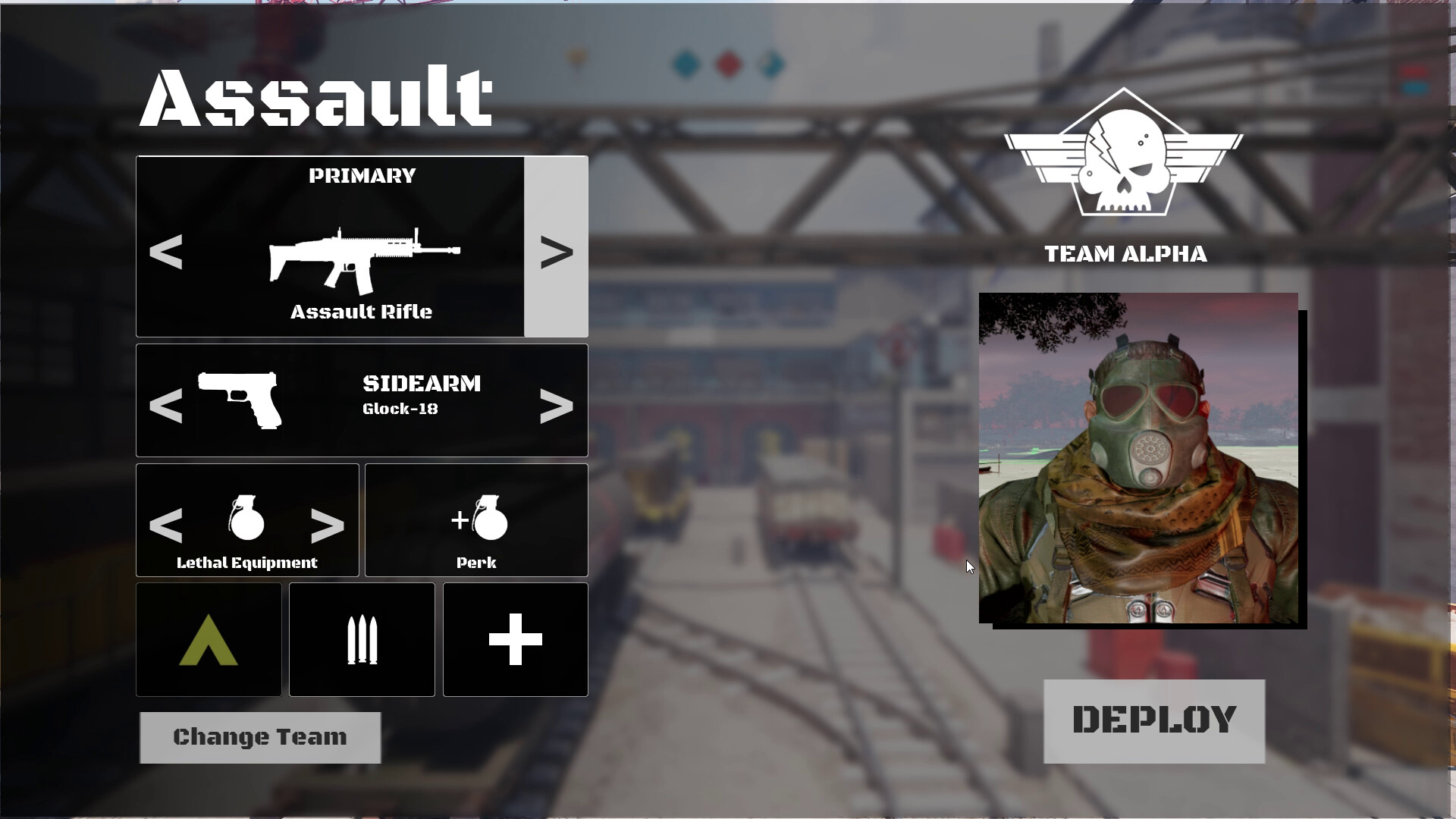Screen dimensions: 1456x819
Task: Open the ammo bullets slot
Action: 362,639
